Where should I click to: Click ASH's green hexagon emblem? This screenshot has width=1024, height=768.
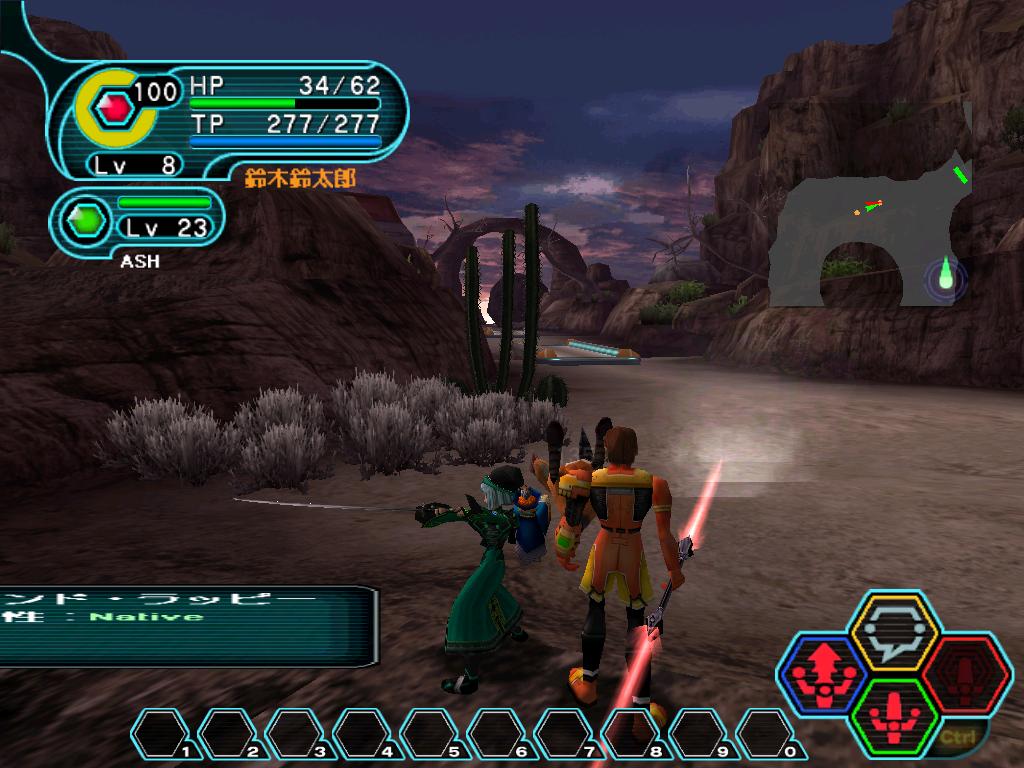84,219
